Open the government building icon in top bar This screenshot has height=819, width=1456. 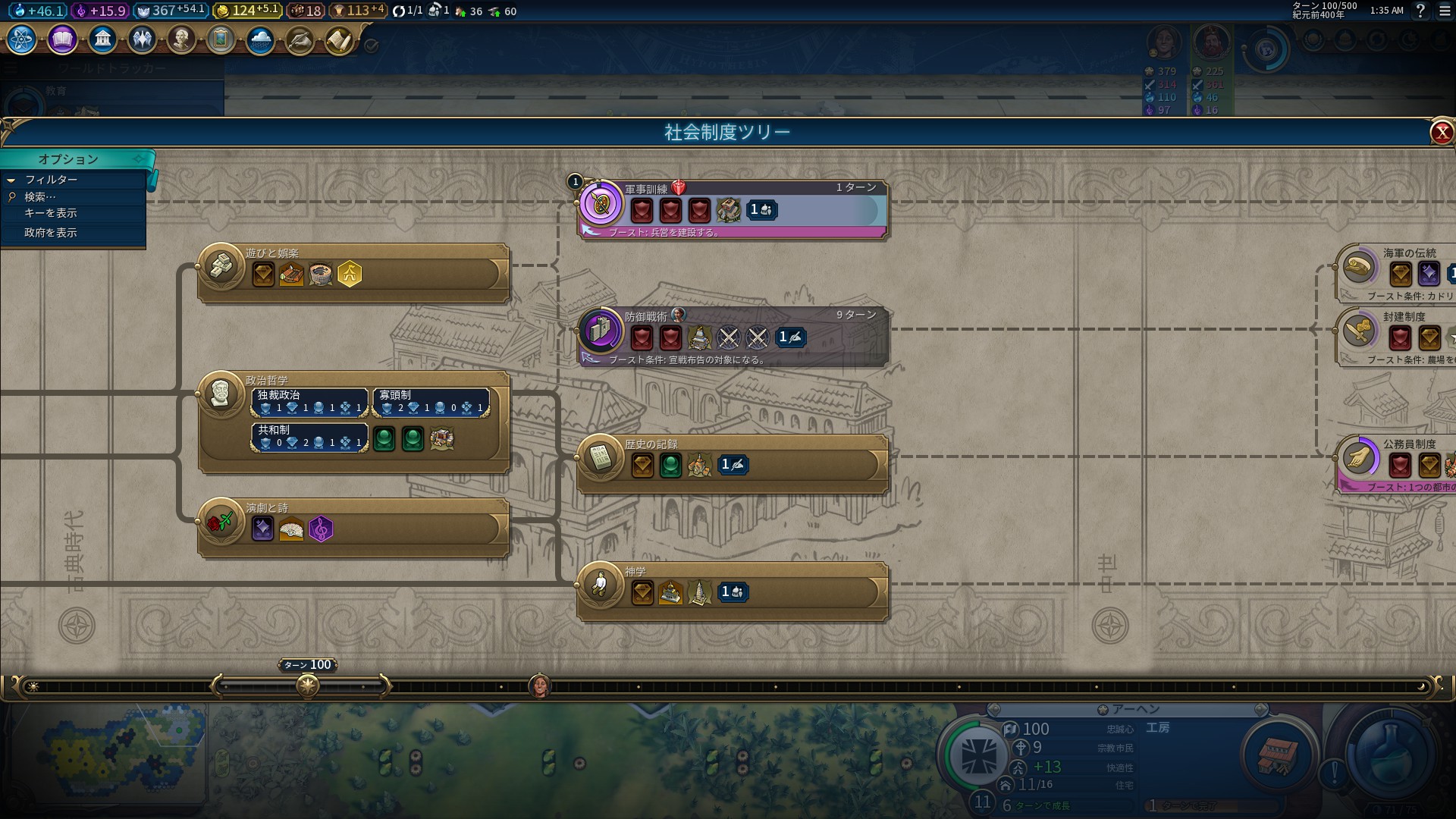click(x=102, y=39)
